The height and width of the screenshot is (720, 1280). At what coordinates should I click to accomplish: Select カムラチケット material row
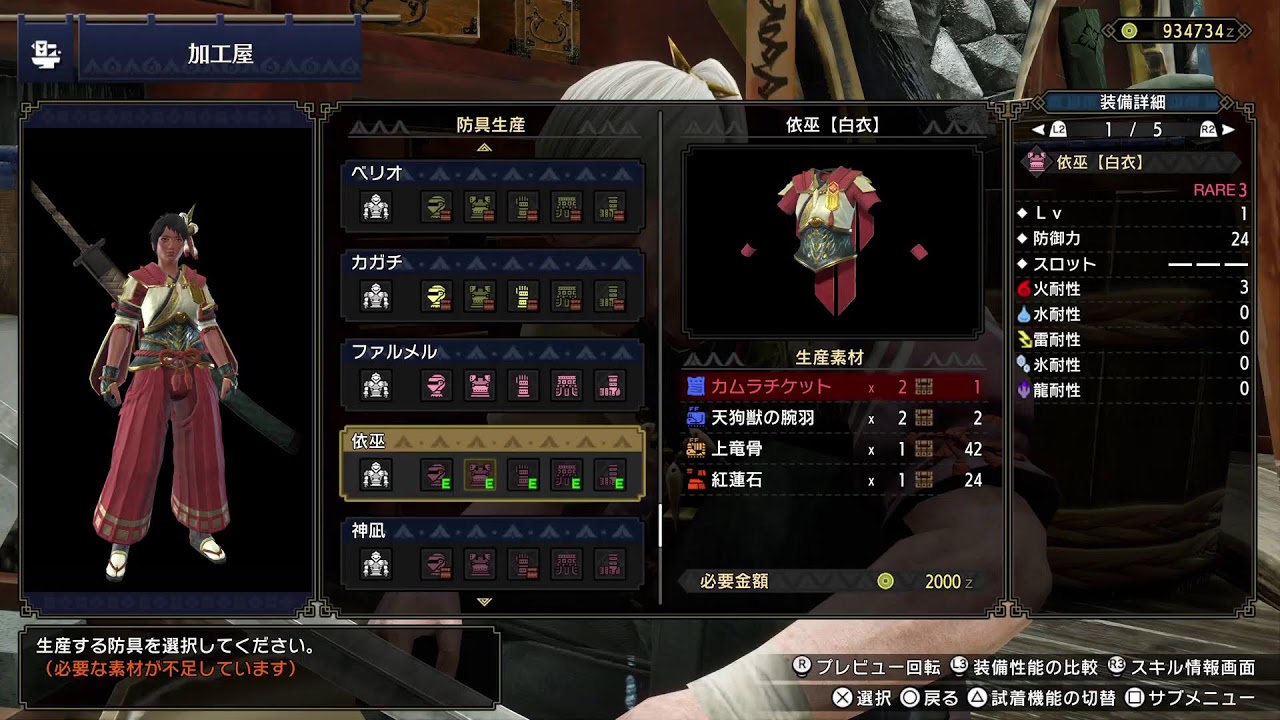832,387
